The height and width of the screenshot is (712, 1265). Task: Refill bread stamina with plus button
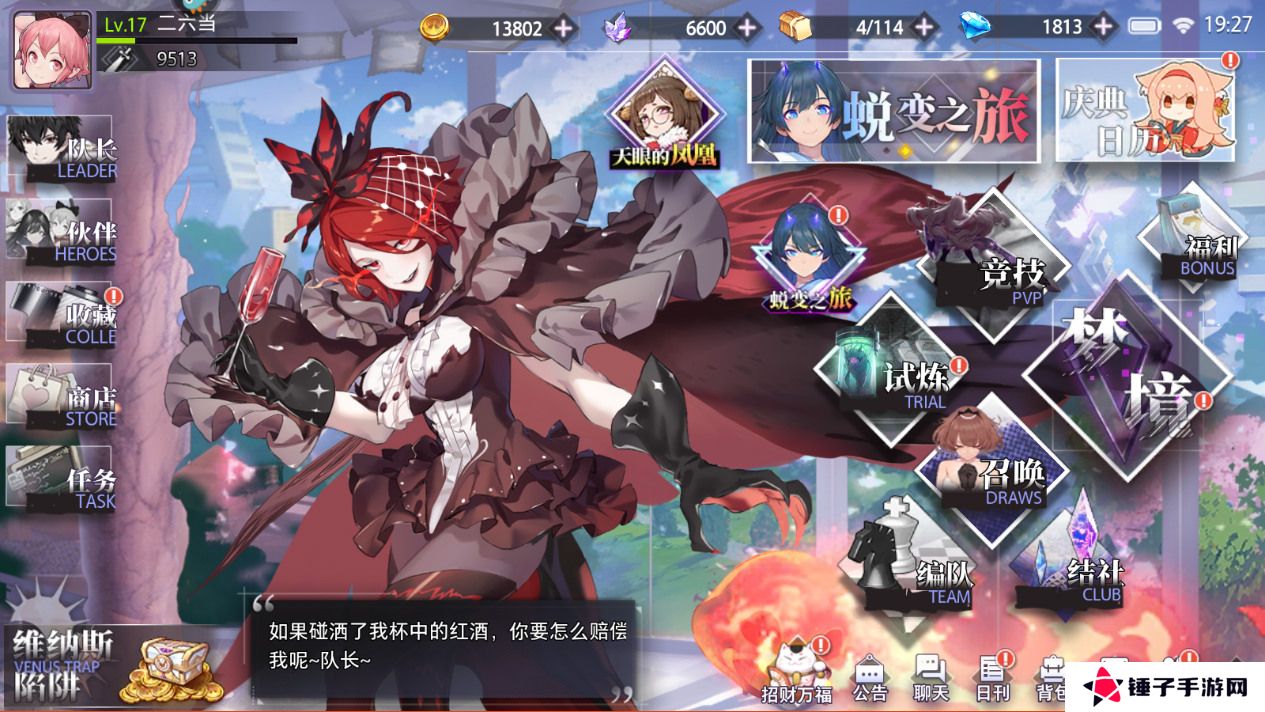click(926, 28)
